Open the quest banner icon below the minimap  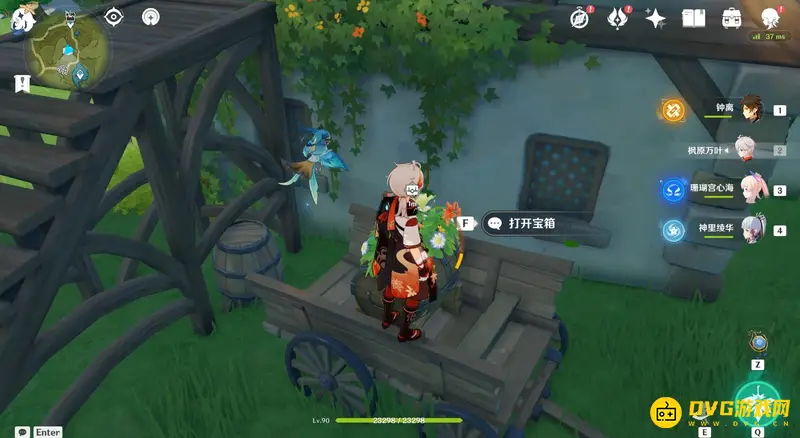pyautogui.click(x=21, y=84)
